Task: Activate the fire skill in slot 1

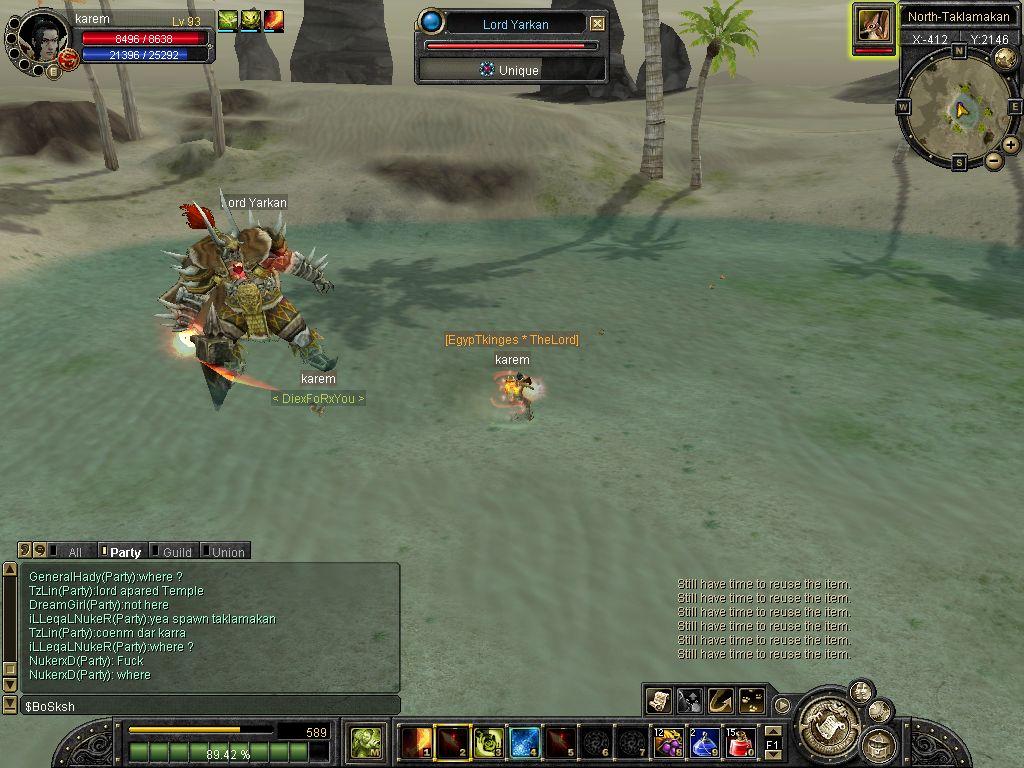Action: [x=416, y=743]
